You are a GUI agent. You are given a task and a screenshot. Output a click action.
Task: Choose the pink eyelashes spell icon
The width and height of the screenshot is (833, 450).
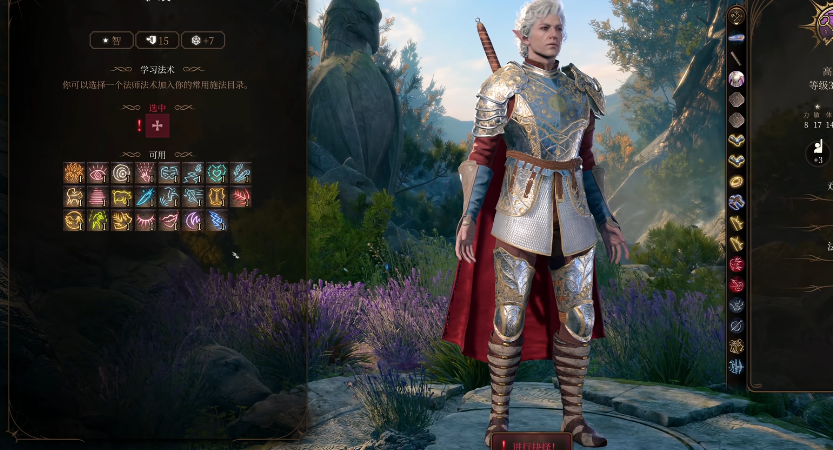(146, 221)
